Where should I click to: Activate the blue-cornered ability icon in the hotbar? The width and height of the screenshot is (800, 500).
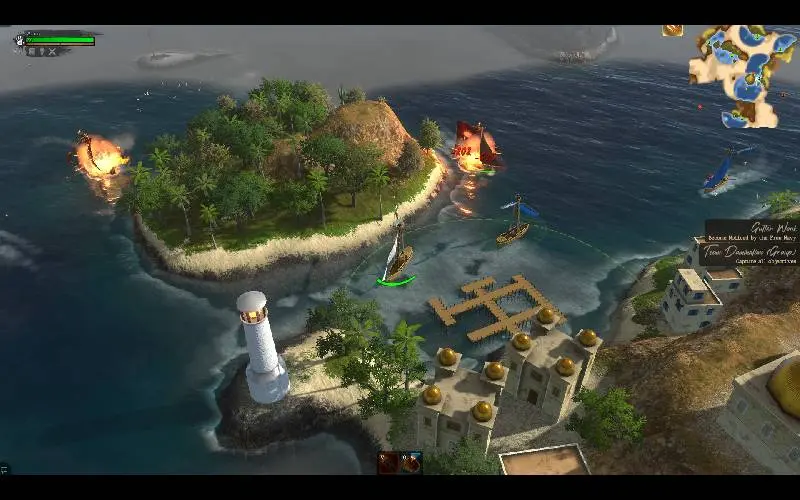click(x=411, y=462)
